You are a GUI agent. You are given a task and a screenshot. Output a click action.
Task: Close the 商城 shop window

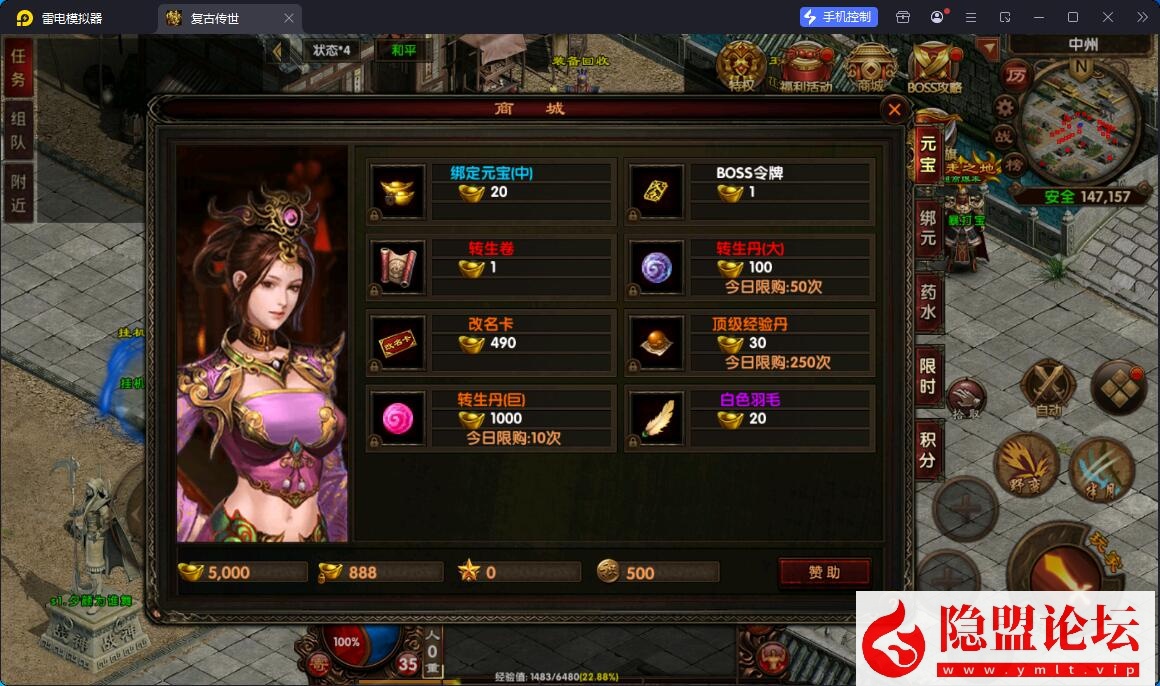click(x=894, y=110)
